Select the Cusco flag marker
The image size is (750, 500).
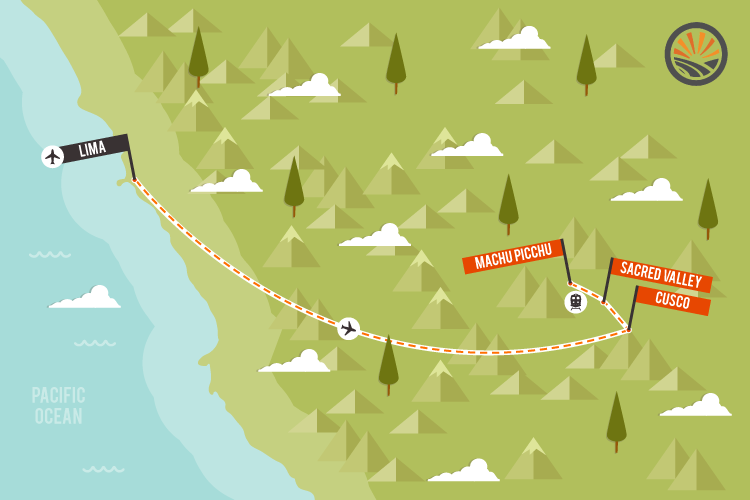tap(673, 300)
